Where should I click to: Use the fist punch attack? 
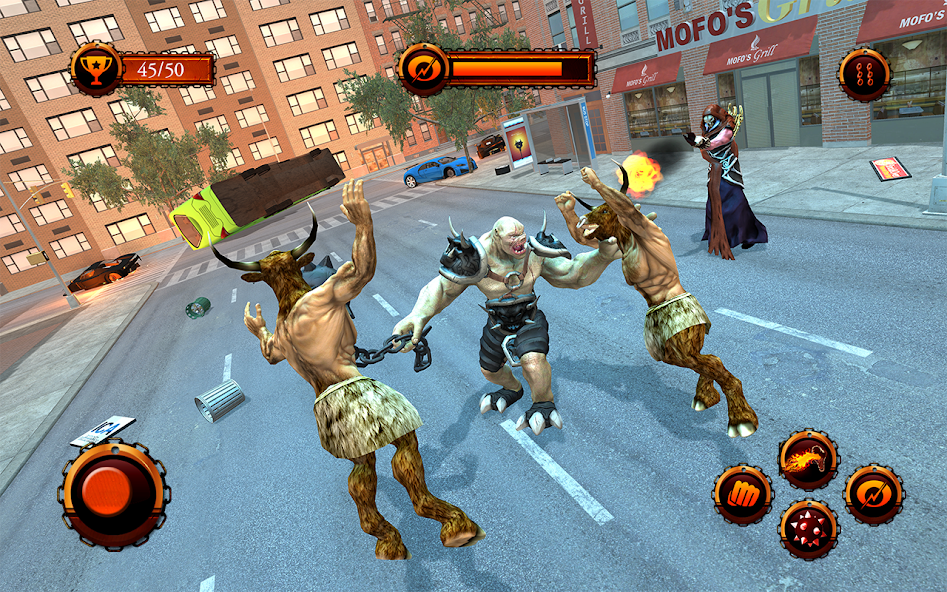point(743,495)
